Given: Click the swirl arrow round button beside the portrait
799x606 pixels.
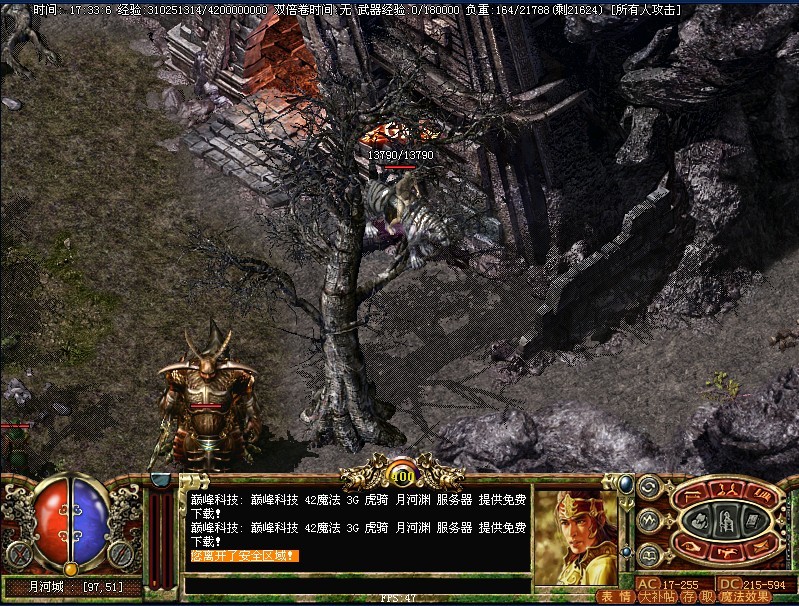Looking at the screenshot, I should [649, 489].
